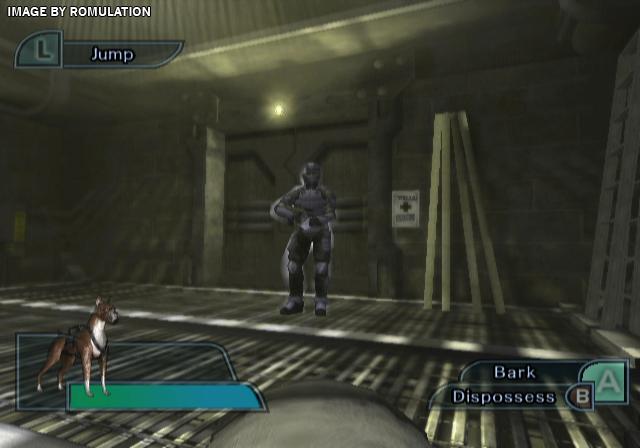640x448 pixels.
Task: Choose the Jump action label
Action: 112,54
